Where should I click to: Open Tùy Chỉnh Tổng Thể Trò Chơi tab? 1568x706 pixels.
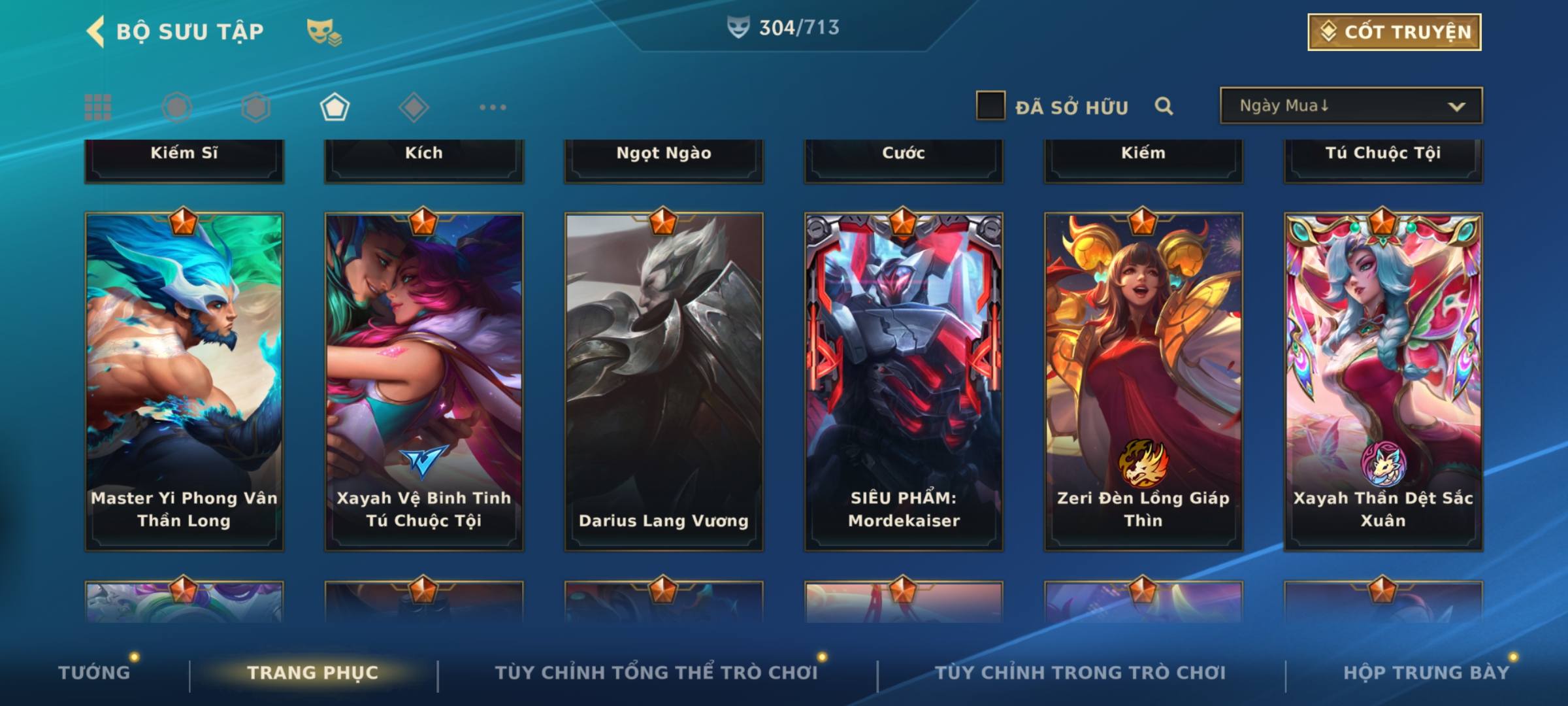pyautogui.click(x=656, y=673)
